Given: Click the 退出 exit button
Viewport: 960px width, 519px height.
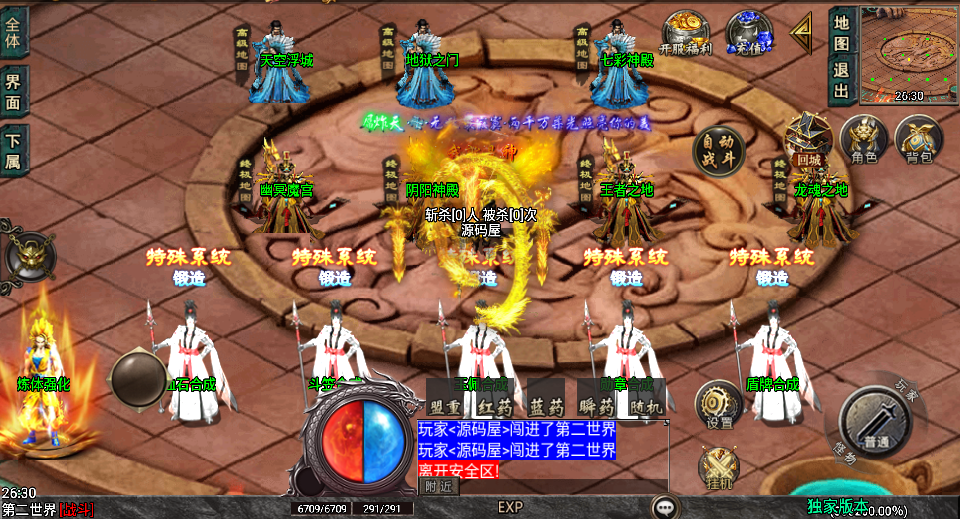Looking at the screenshot, I should pyautogui.click(x=841, y=81).
